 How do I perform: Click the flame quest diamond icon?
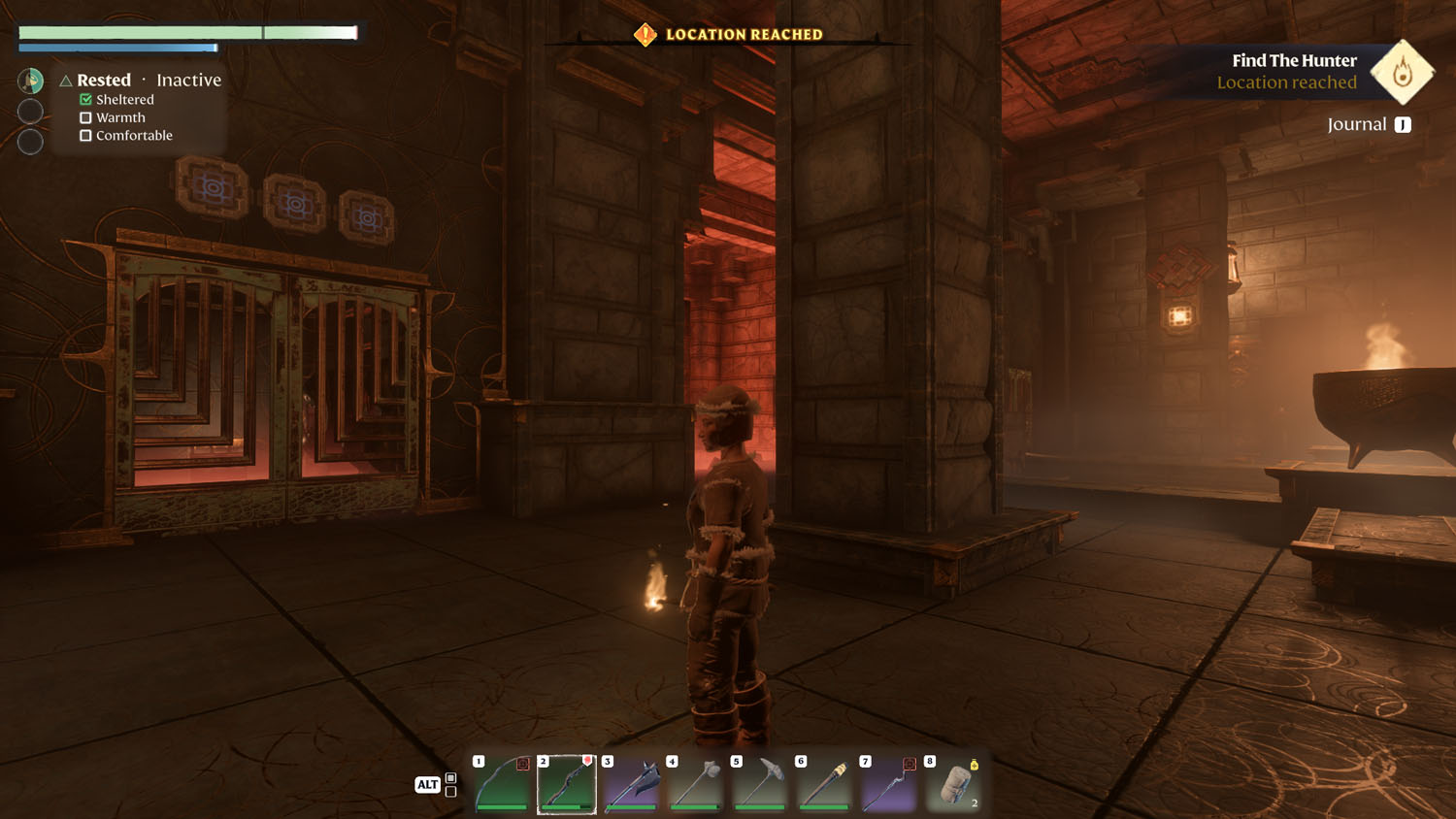pos(1402,72)
